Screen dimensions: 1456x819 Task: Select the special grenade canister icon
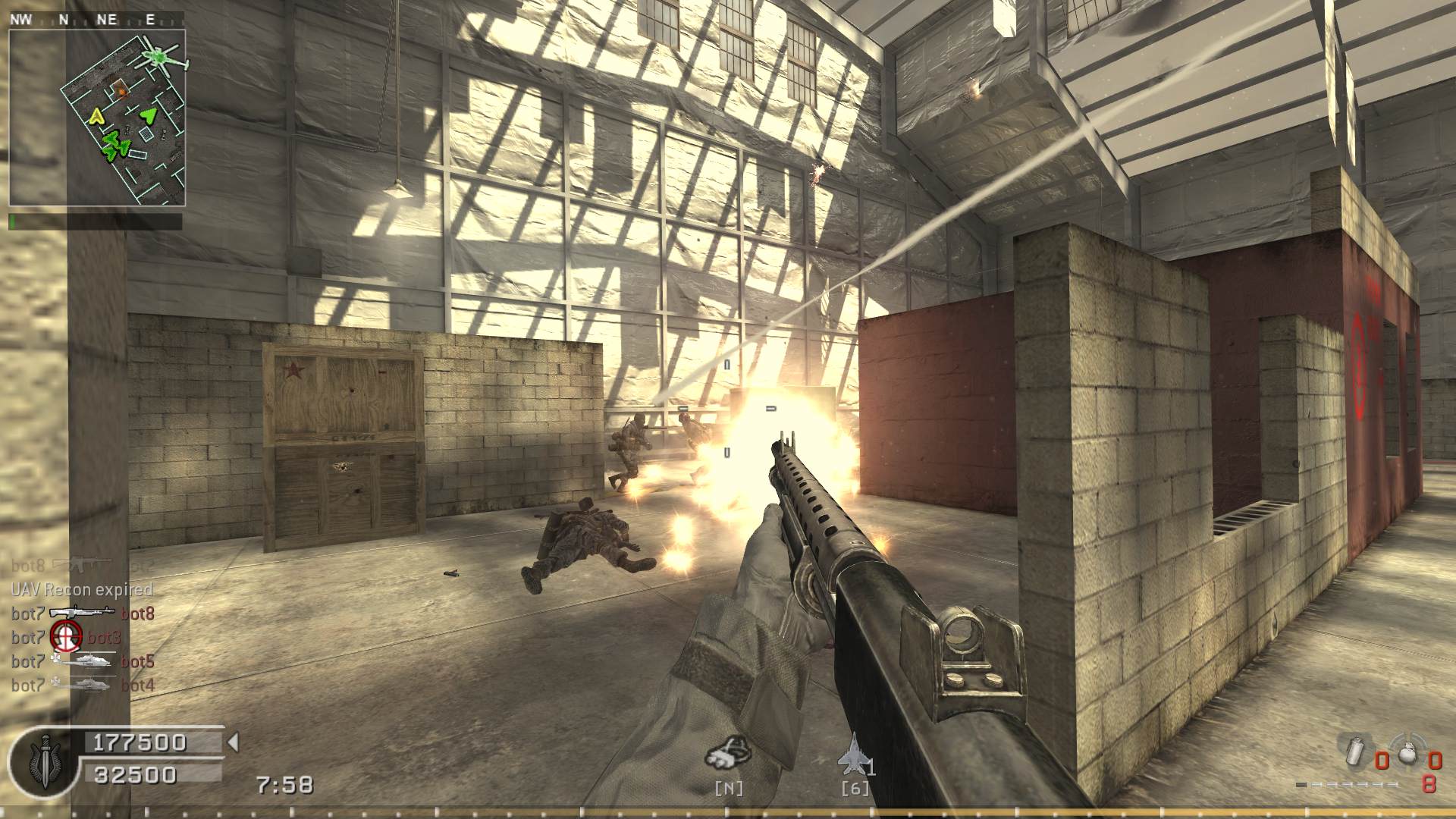1354,752
